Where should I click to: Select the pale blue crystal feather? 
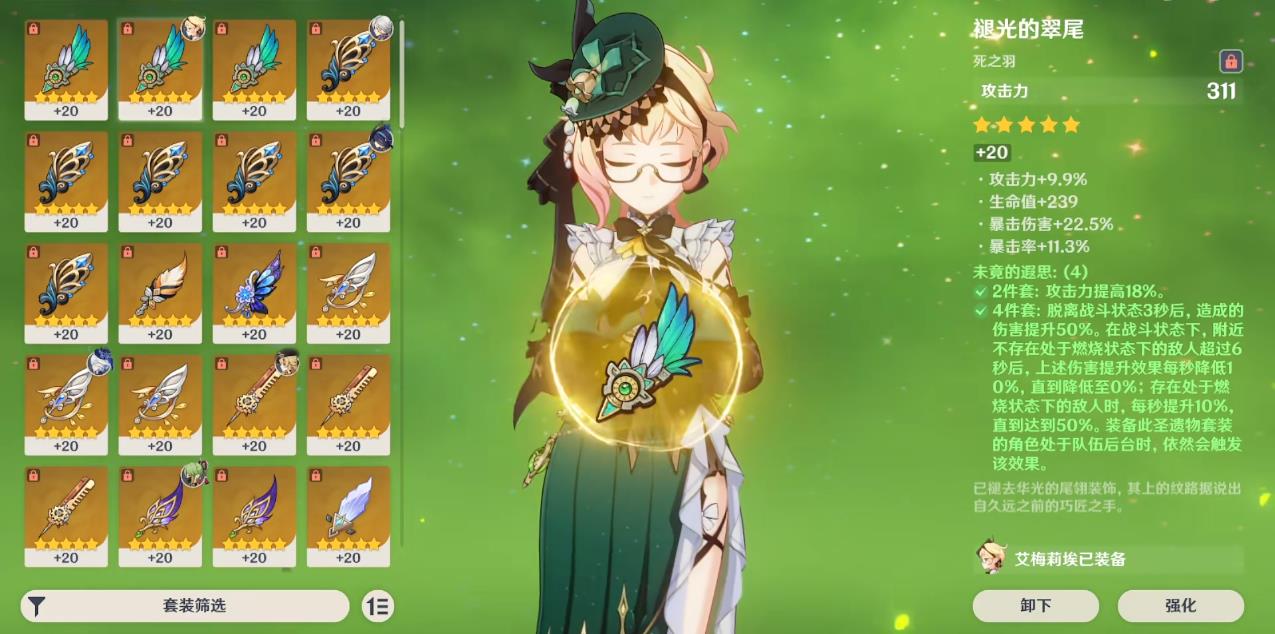pos(348,512)
